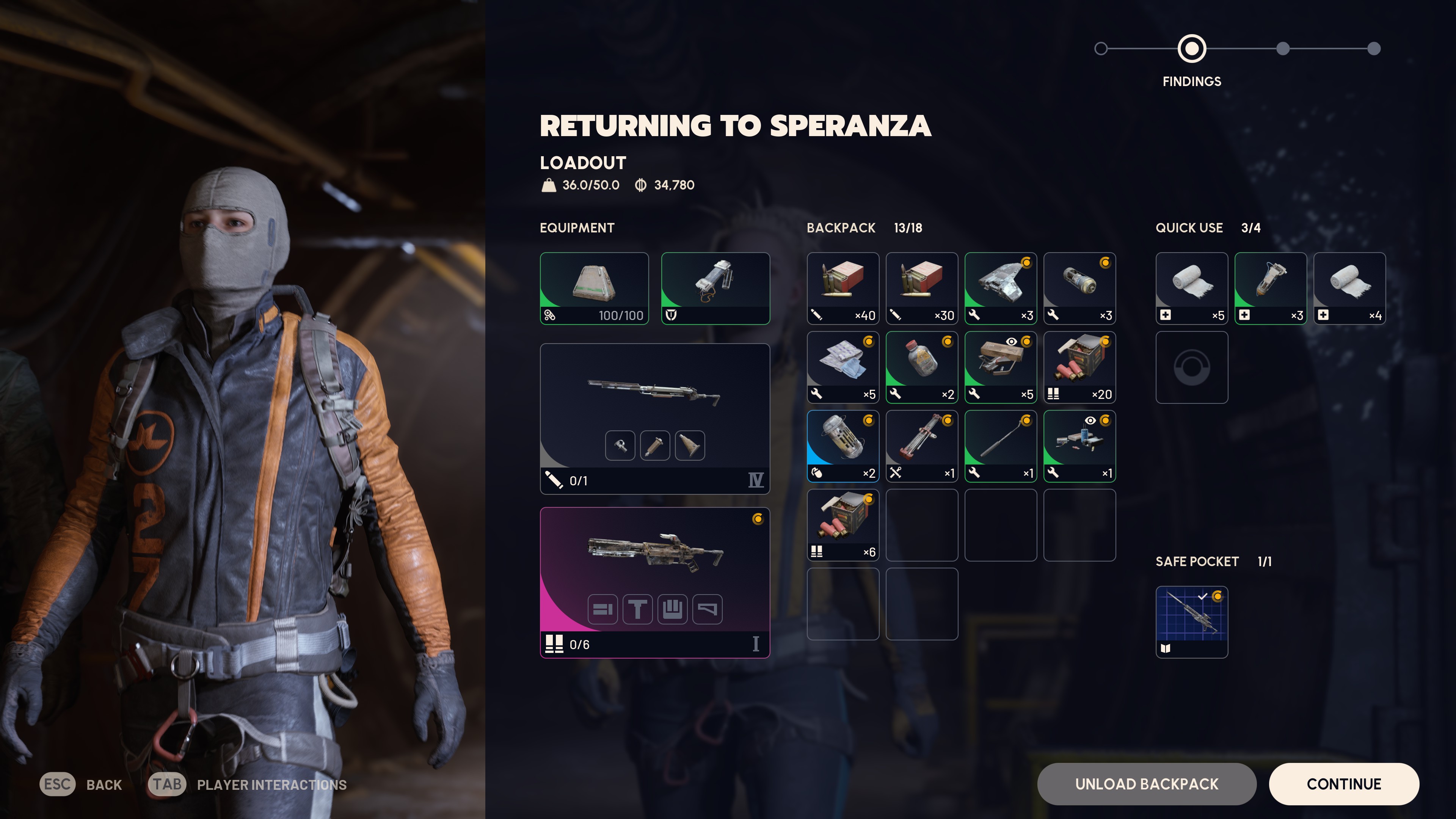Pick the x40 ammo box stack
The height and width of the screenshot is (819, 1456).
point(843,288)
